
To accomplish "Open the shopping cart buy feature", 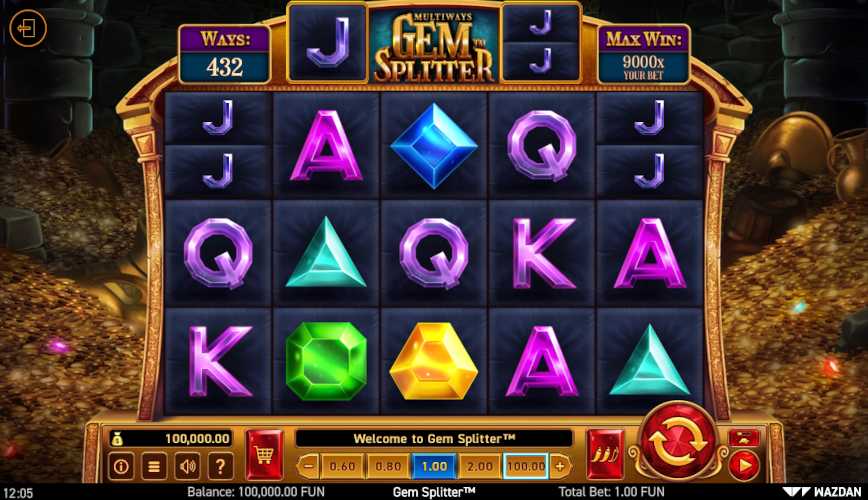I will pyautogui.click(x=264, y=455).
